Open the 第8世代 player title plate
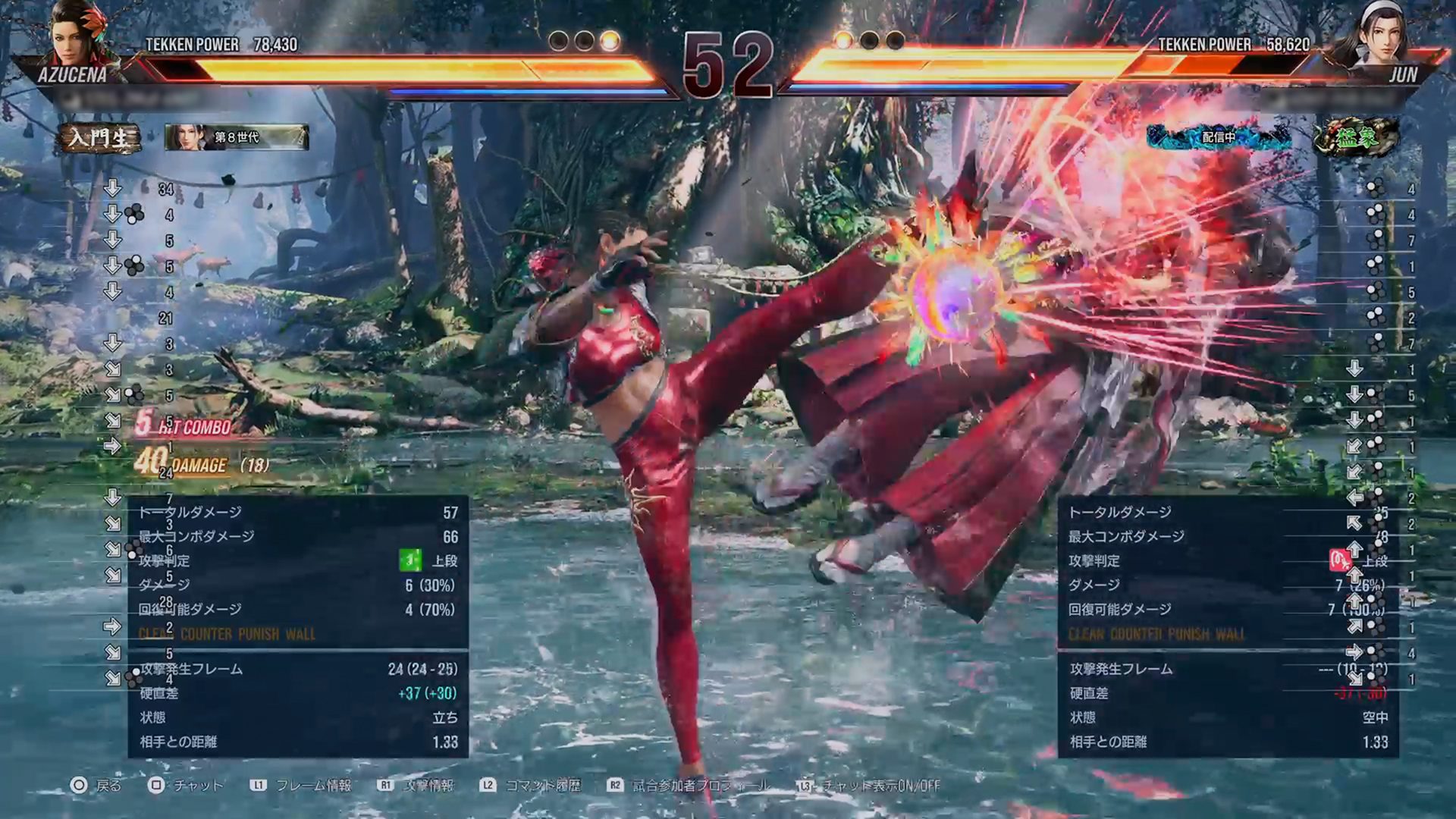 [237, 137]
